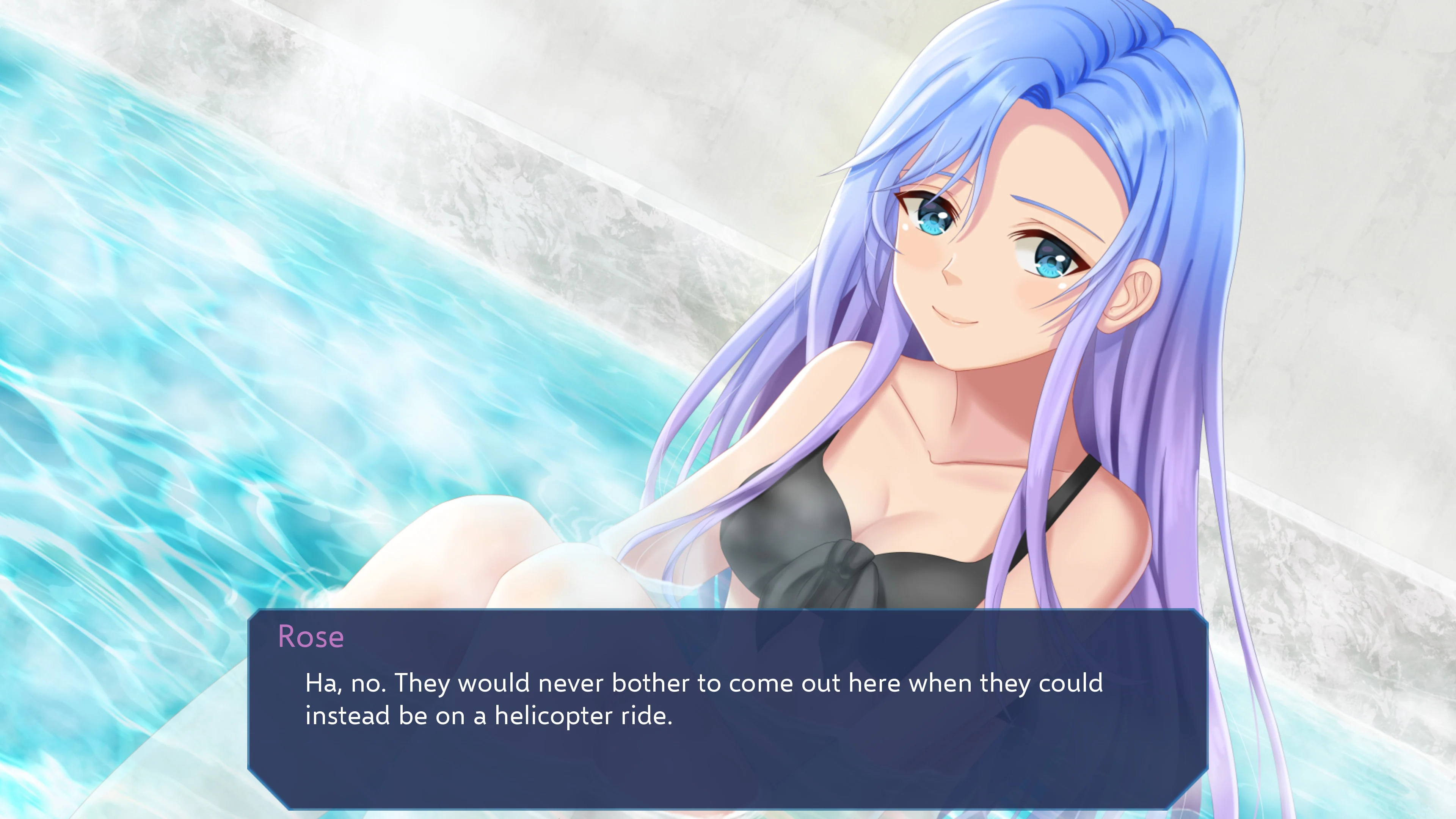
Task: Click the center of the screen to proceed
Action: point(728,409)
